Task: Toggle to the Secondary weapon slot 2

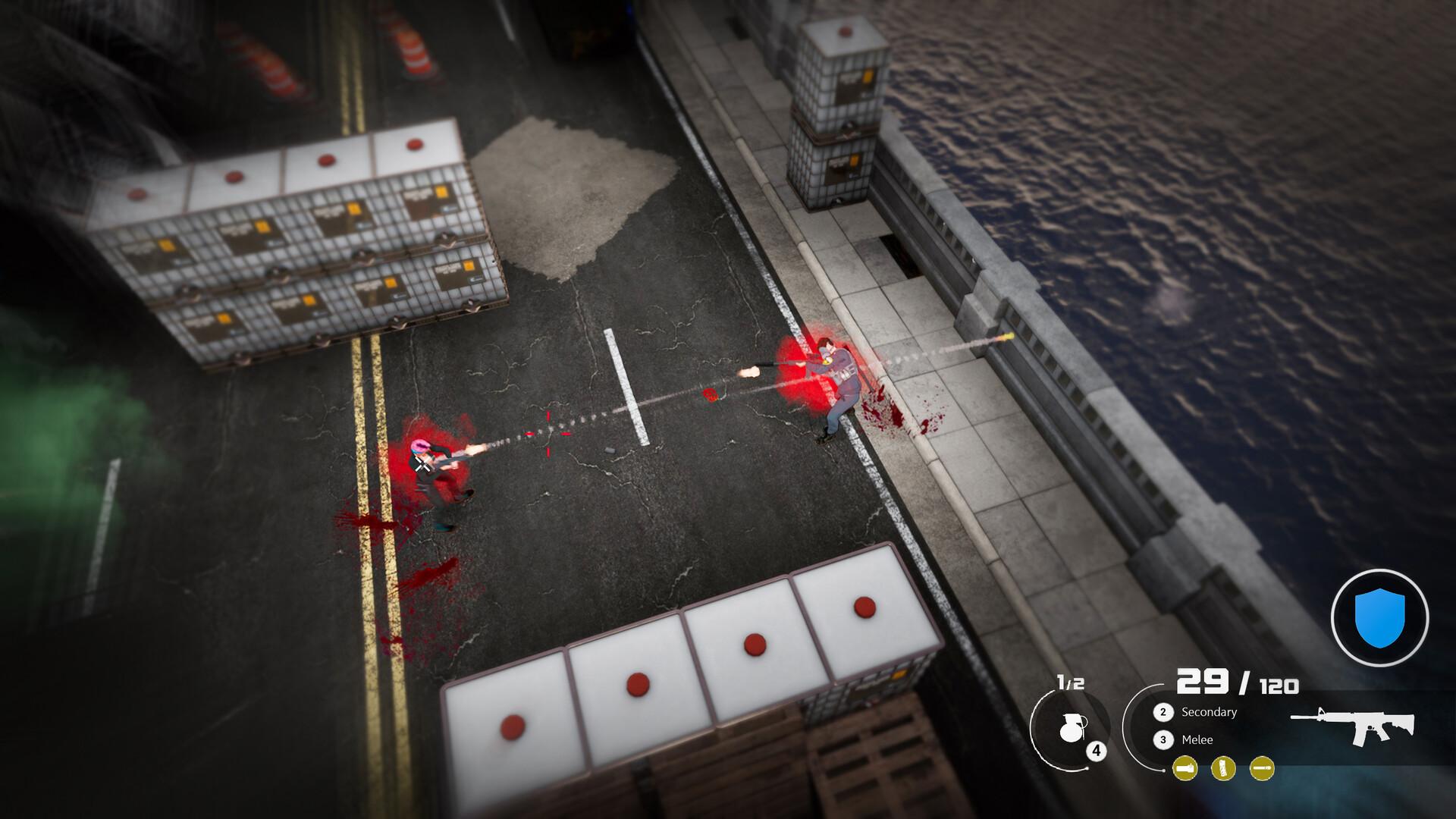Action: [1164, 712]
